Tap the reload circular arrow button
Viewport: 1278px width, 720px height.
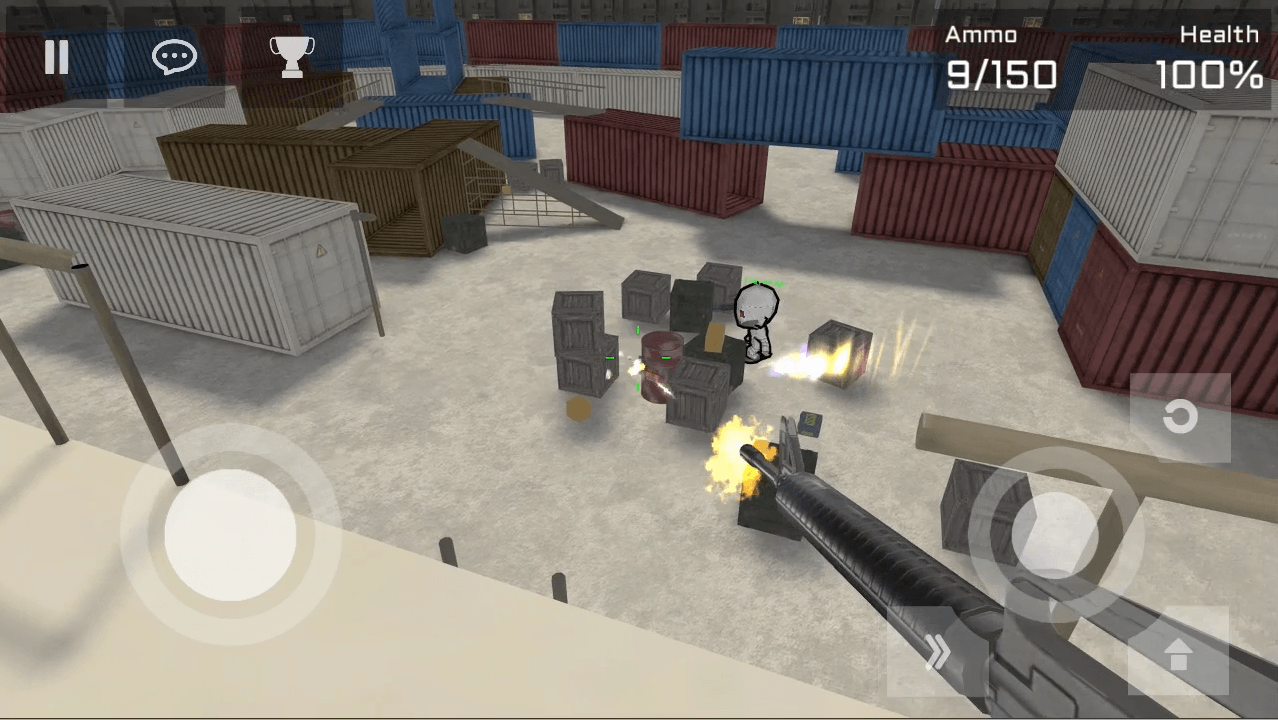1180,417
